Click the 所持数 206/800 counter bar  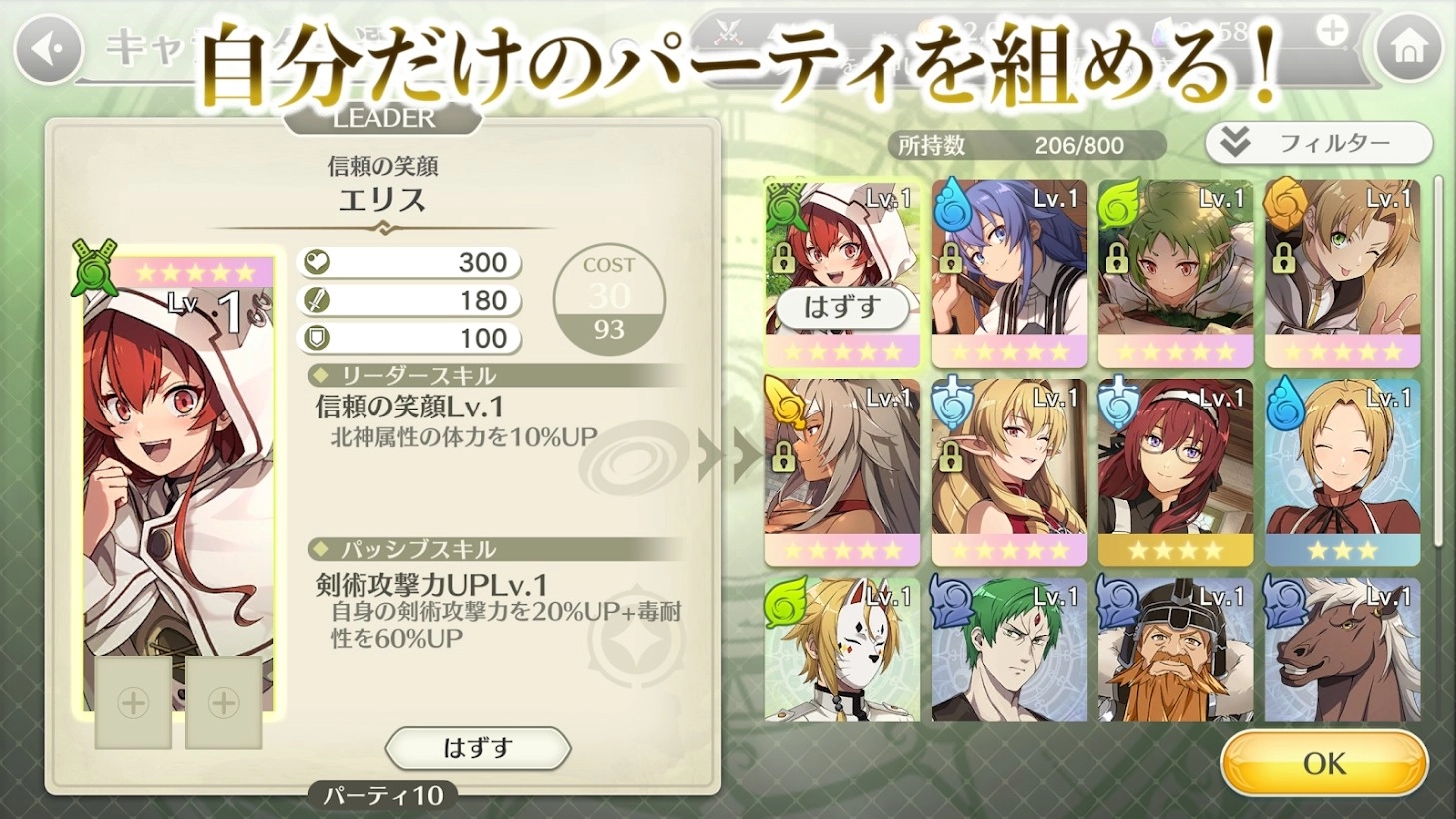coord(1026,143)
